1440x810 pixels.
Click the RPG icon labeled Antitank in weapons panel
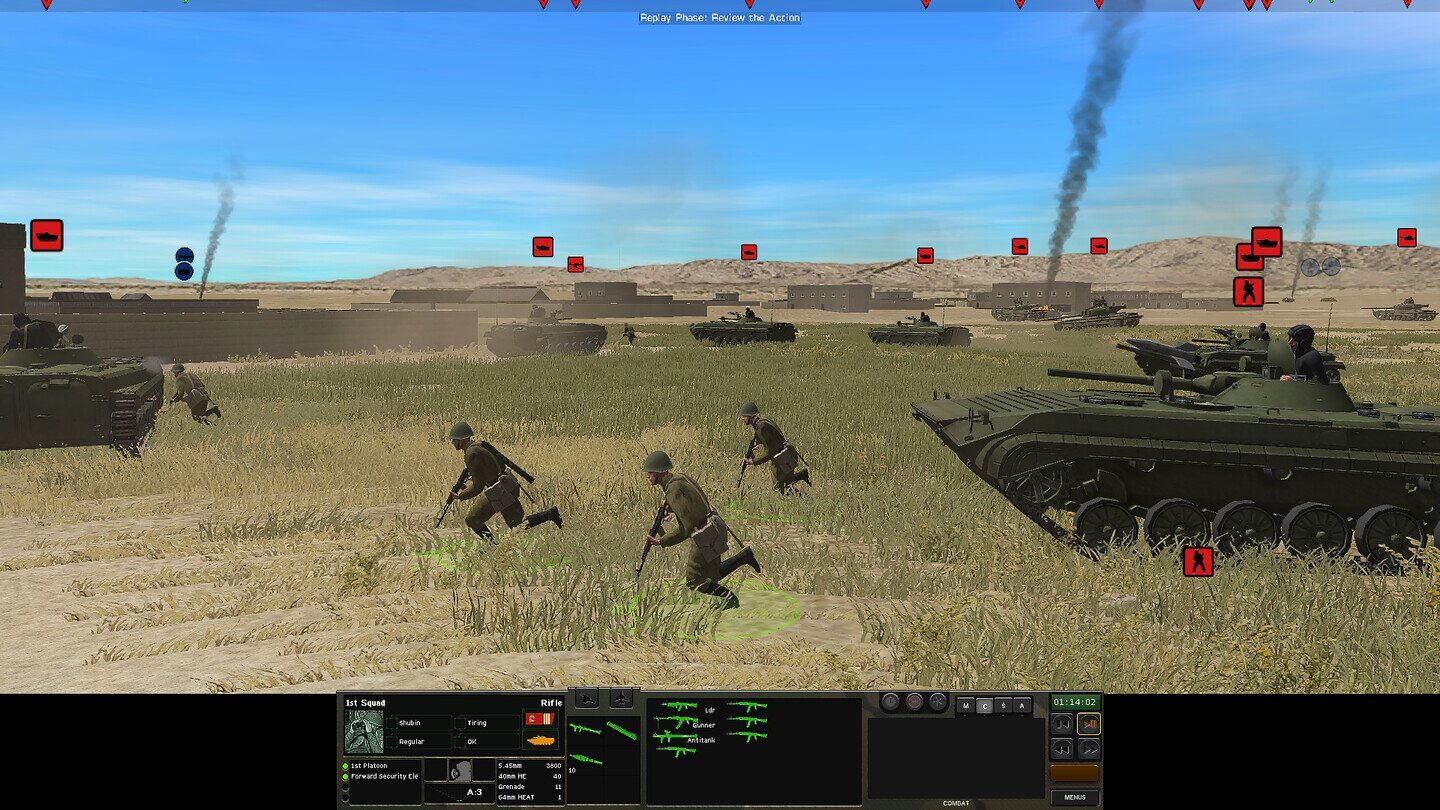click(x=674, y=737)
